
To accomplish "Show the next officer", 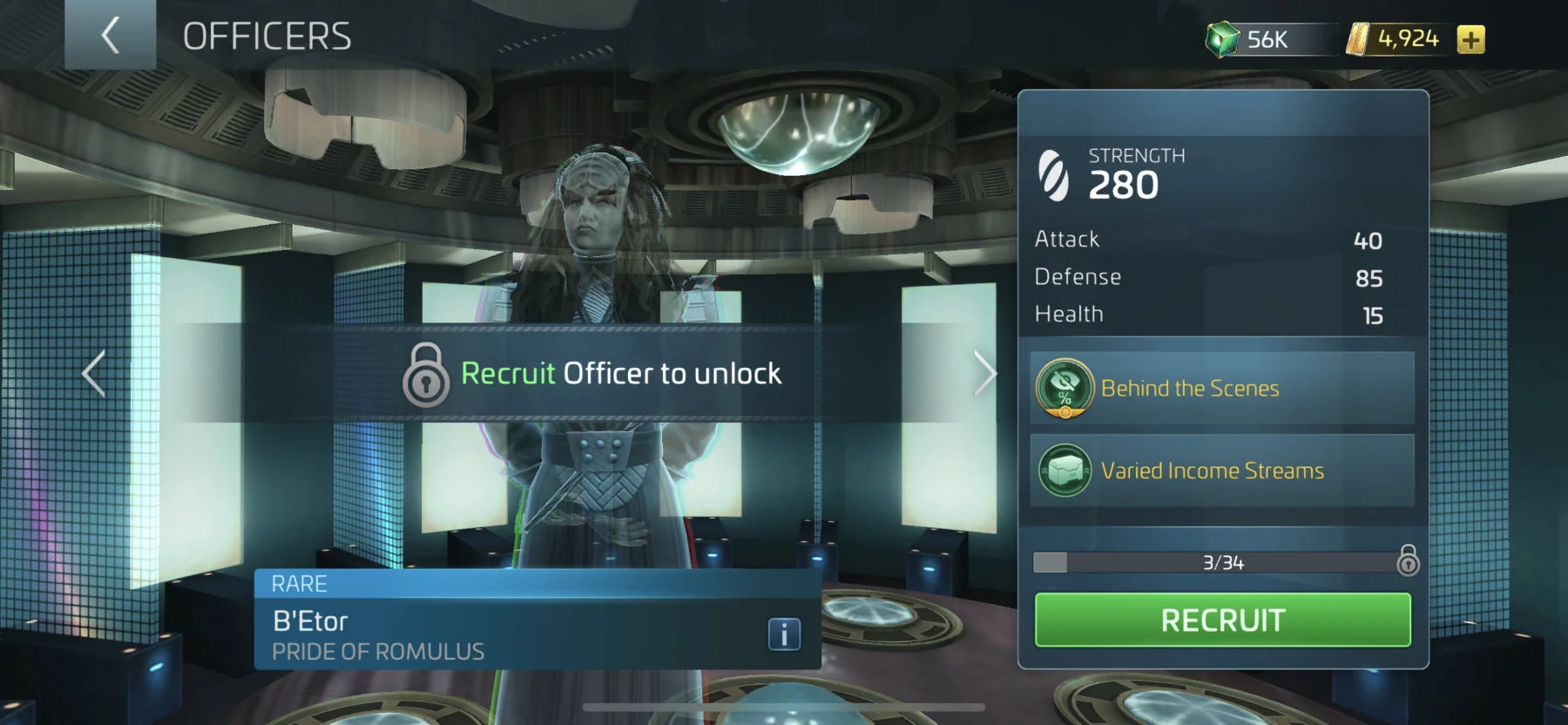I will (984, 374).
